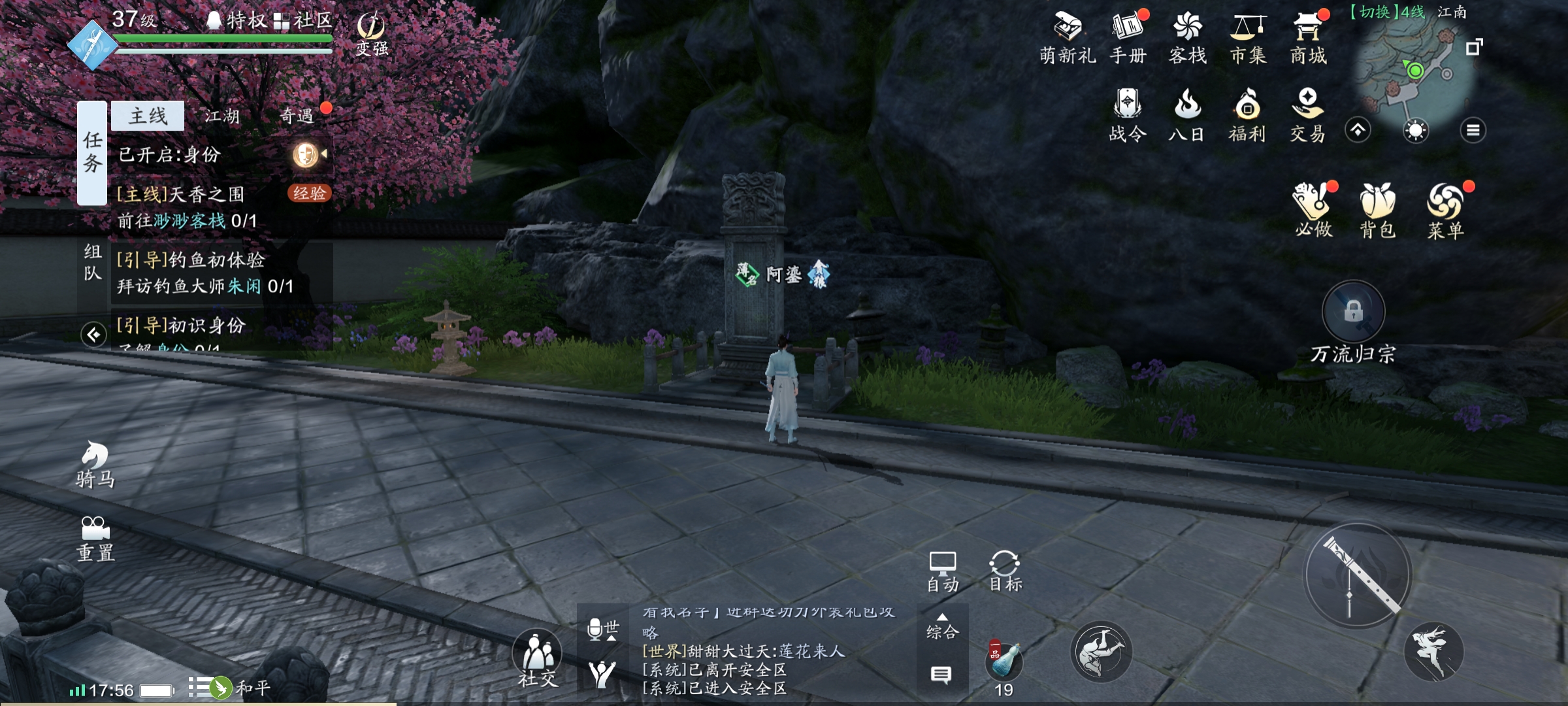Viewport: 1568px width, 706px height.
Task: Open the 手册 handbook
Action: click(1128, 38)
